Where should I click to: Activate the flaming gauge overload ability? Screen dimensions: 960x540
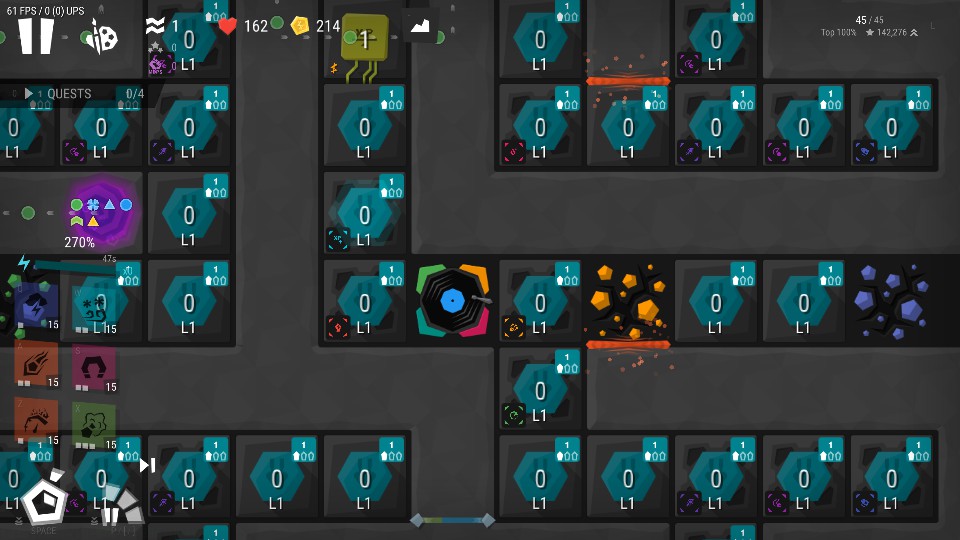point(36,422)
